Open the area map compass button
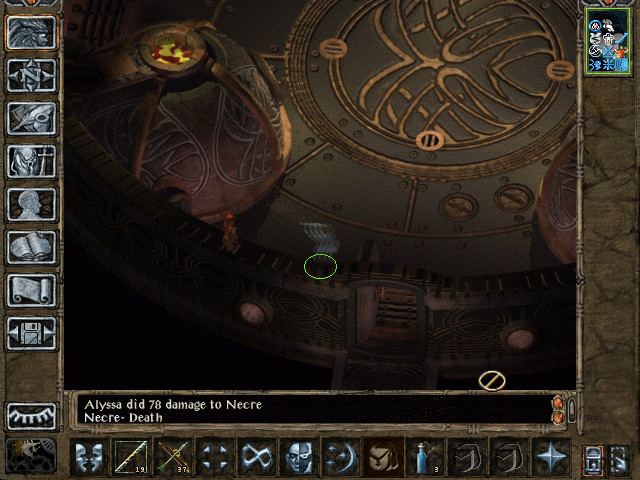 32,75
